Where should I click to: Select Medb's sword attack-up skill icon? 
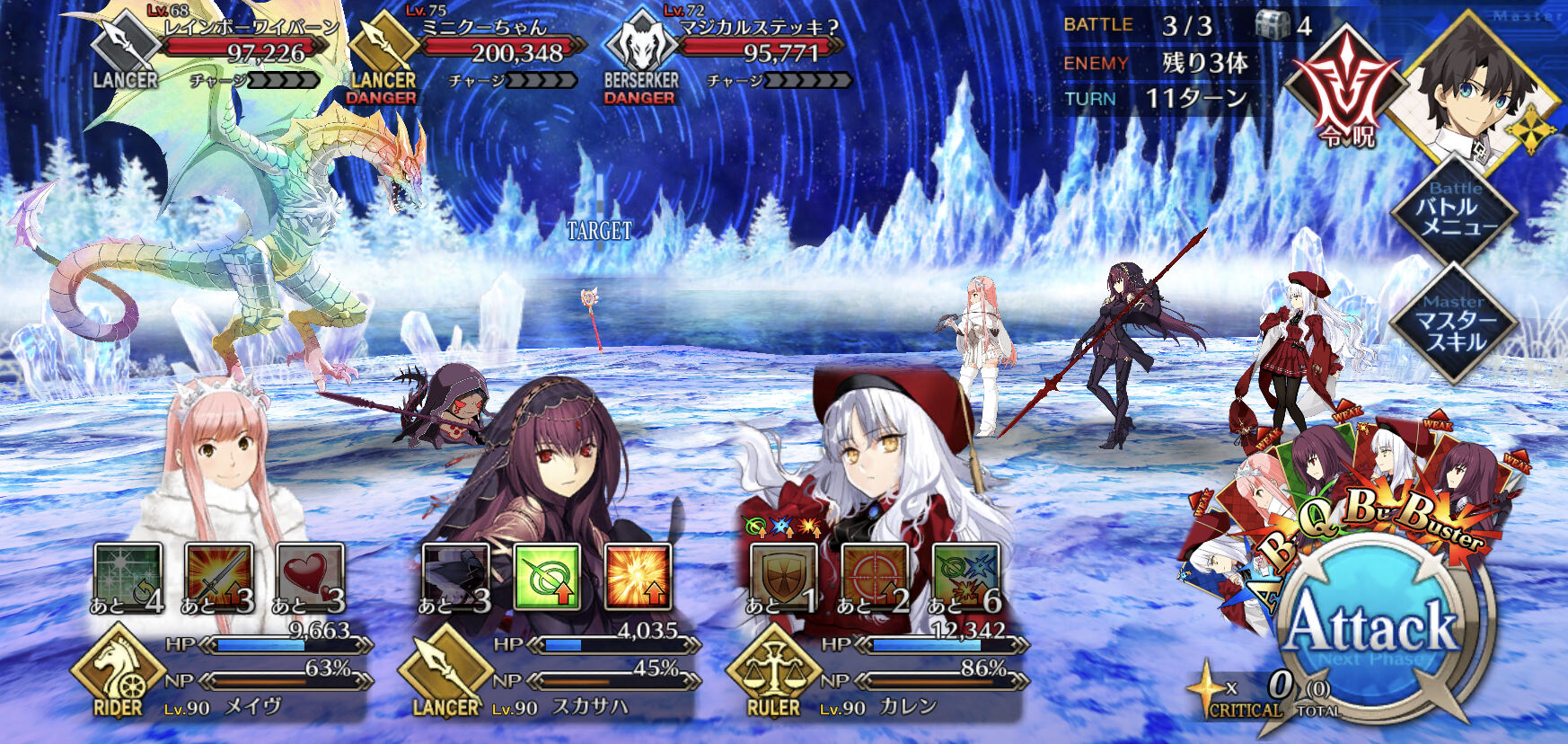point(219,576)
